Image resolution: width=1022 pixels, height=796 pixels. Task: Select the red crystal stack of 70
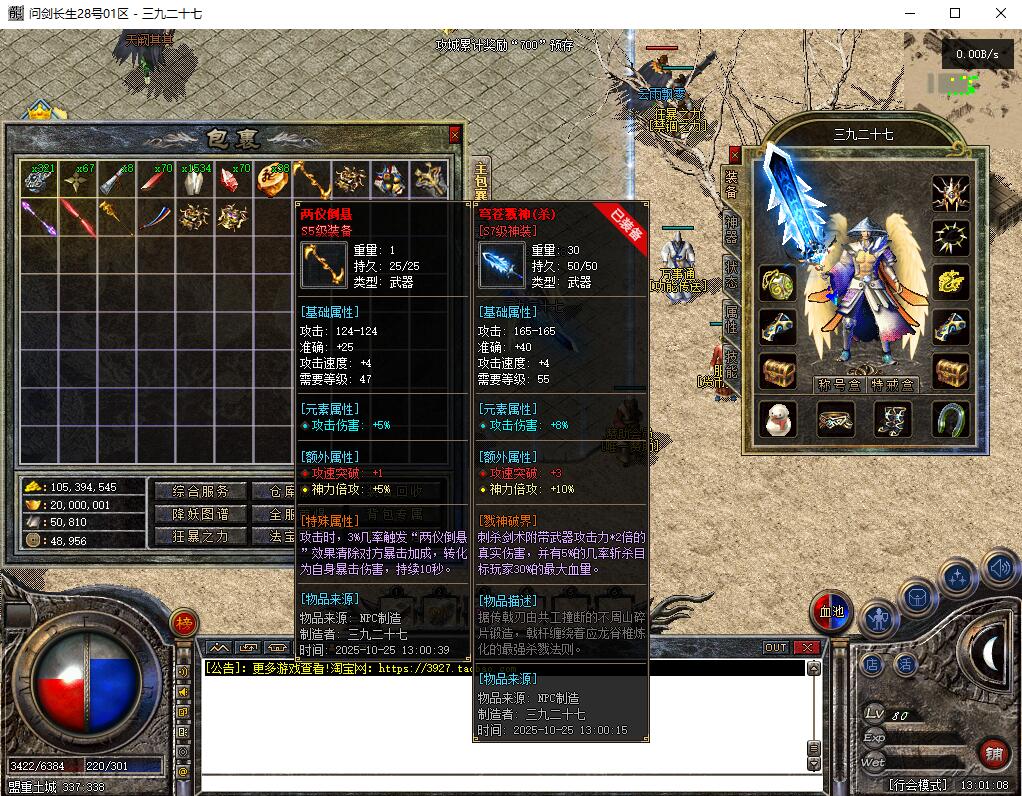[233, 180]
